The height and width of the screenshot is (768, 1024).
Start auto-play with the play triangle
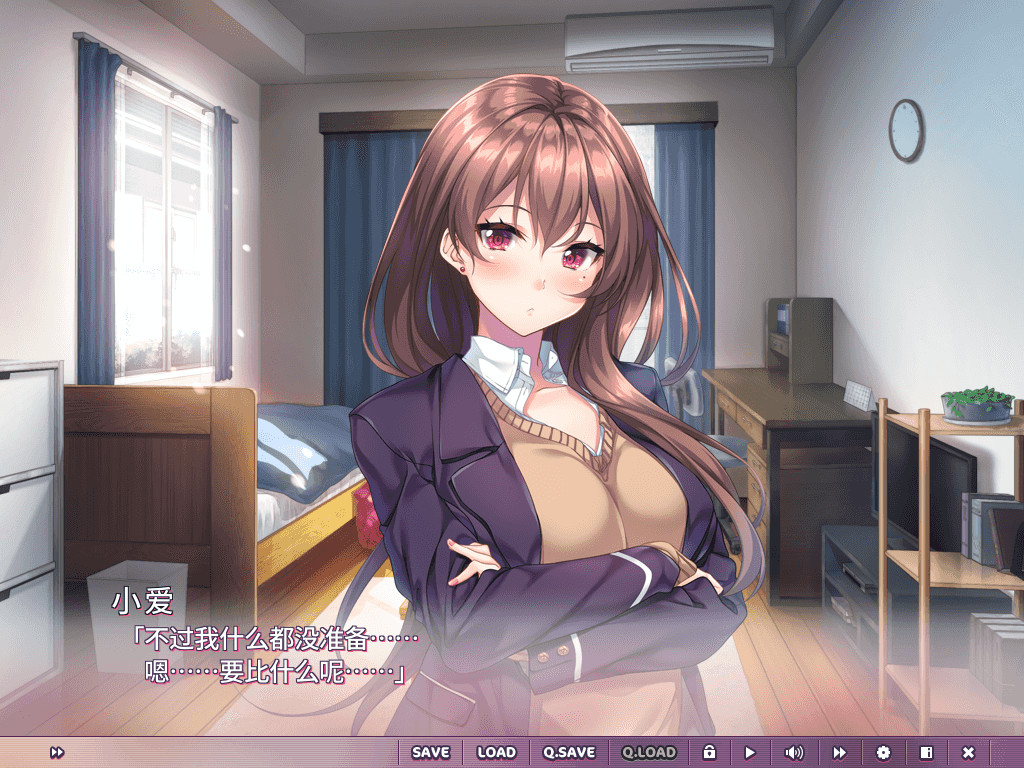(x=750, y=752)
